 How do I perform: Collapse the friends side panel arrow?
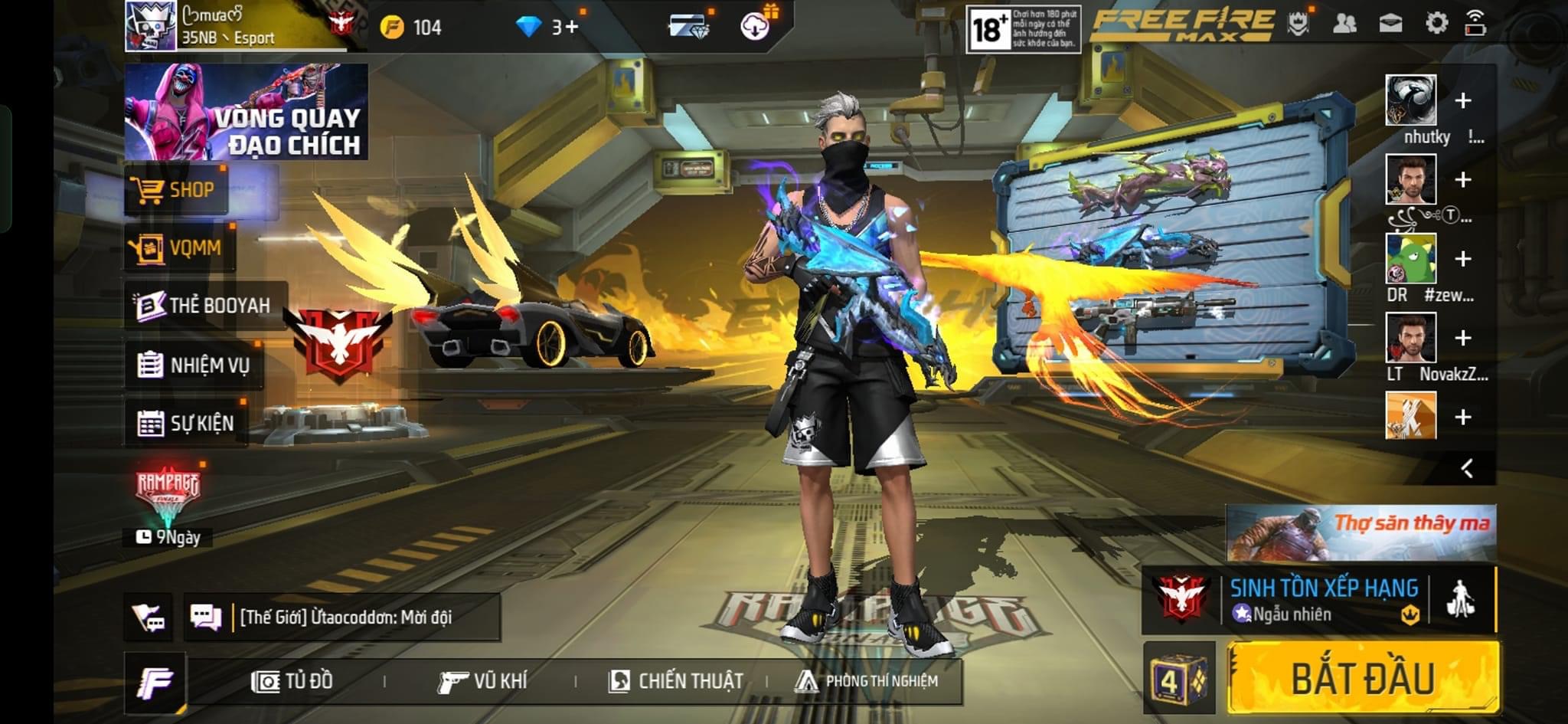tap(1467, 468)
